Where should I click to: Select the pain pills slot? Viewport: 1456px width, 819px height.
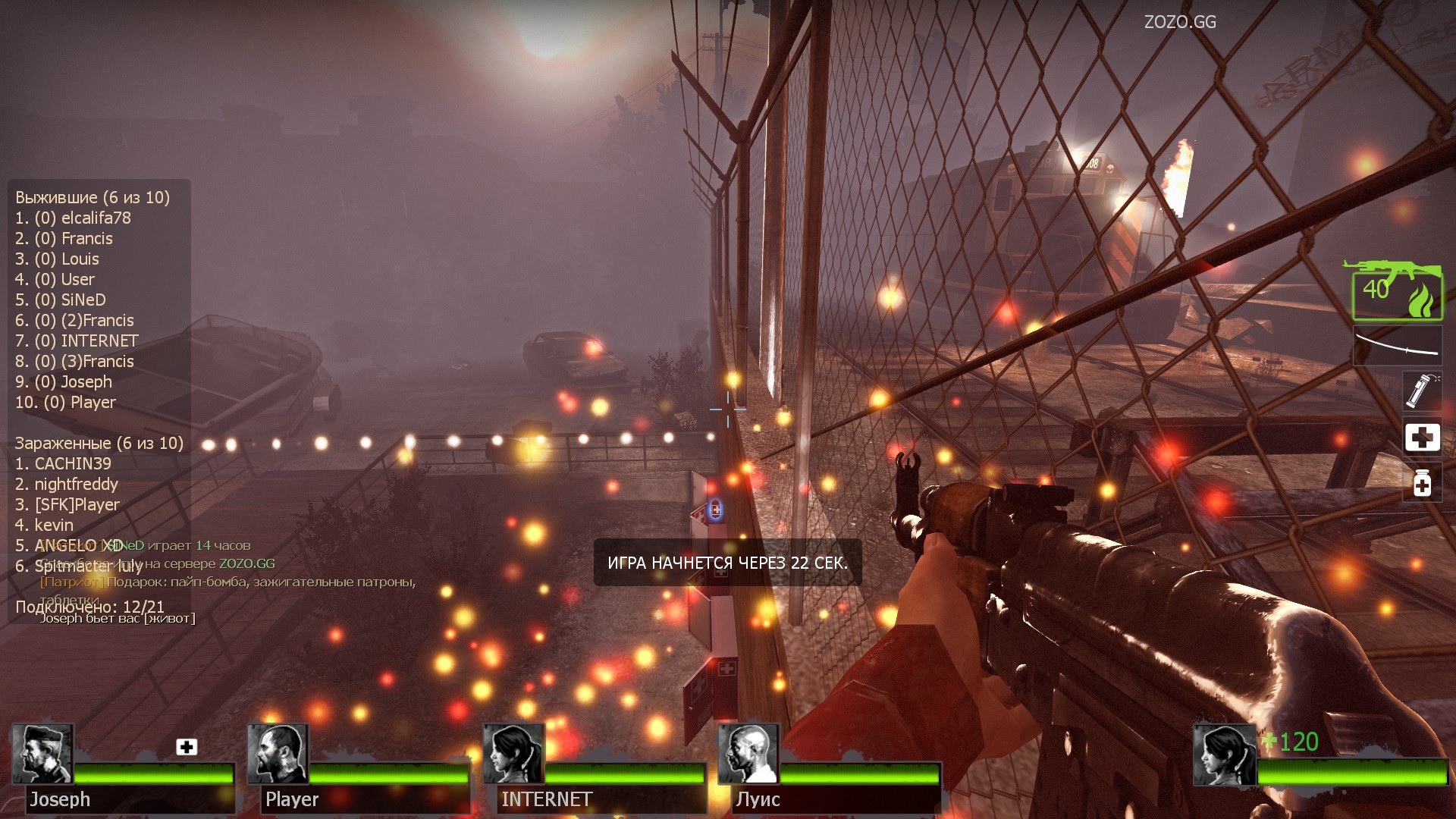click(x=1422, y=482)
